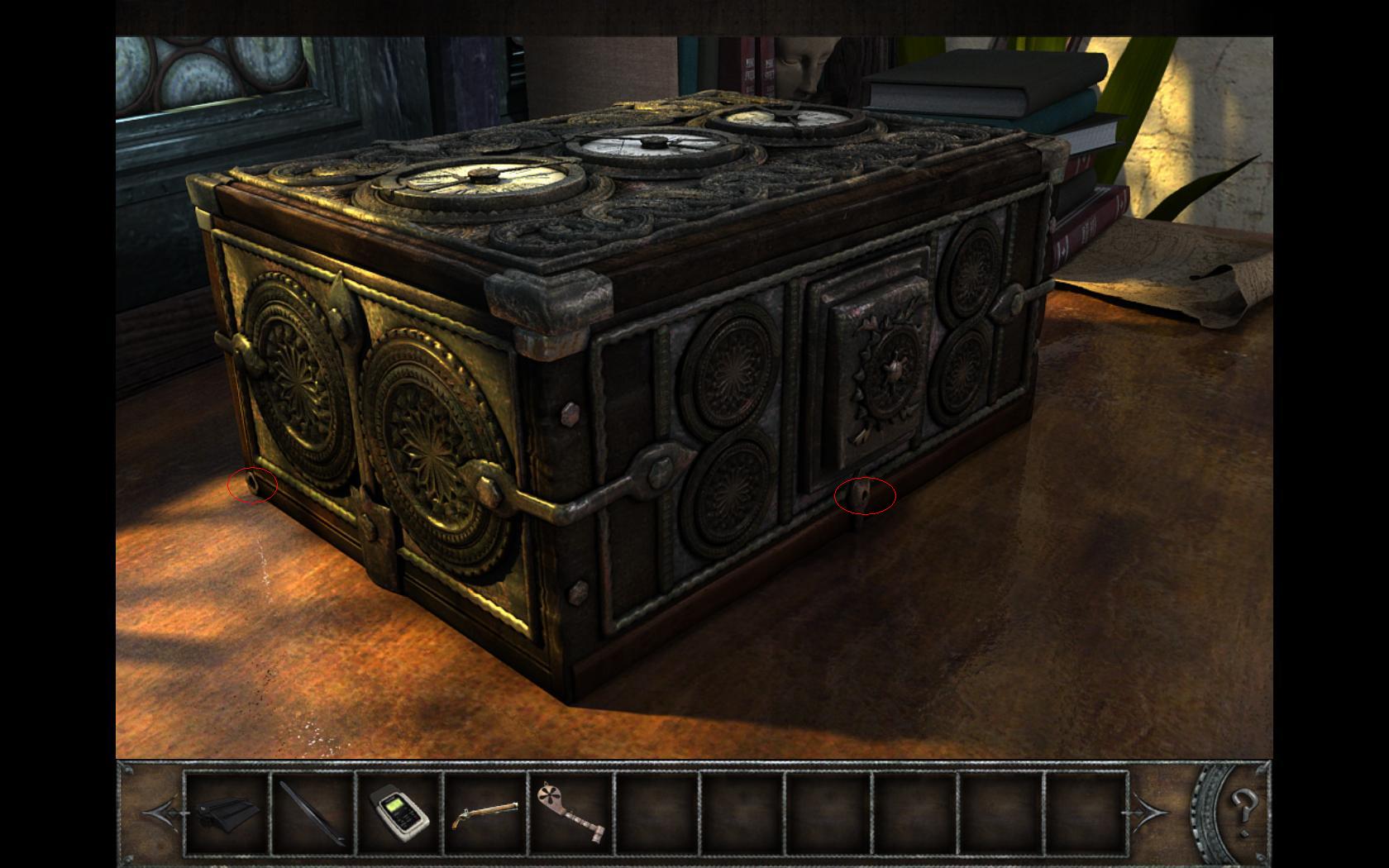Screen dimensions: 1389x868
Task: Click the inventory right arrow button
Action: tap(1149, 813)
